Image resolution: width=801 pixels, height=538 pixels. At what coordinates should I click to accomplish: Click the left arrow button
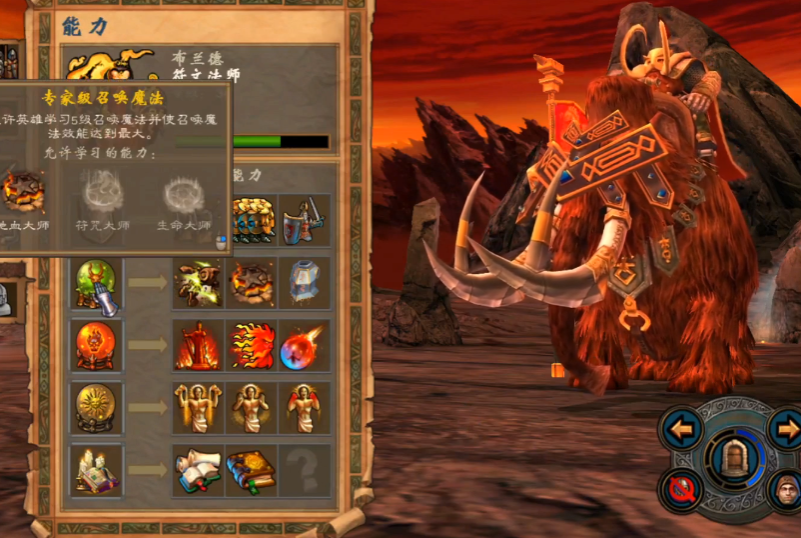click(x=682, y=431)
